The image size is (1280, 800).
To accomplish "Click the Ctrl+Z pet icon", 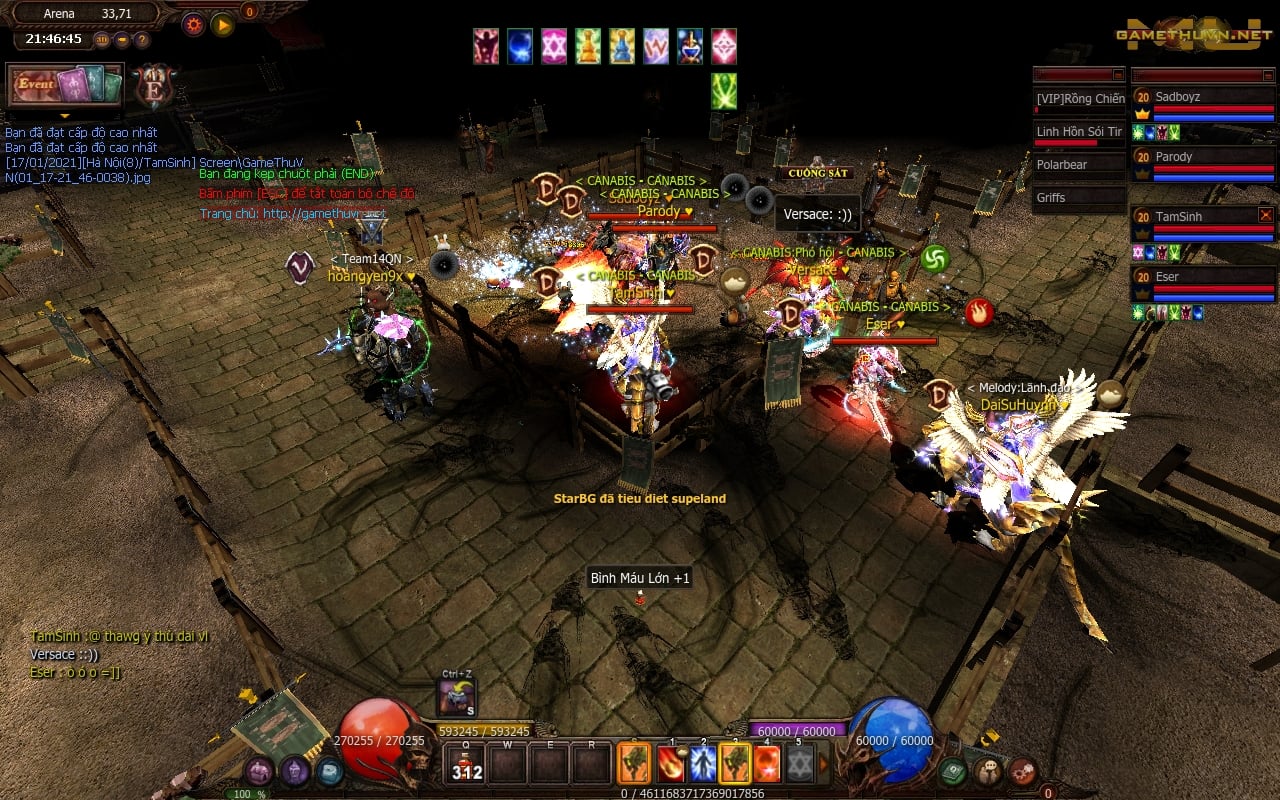I will coord(457,697).
